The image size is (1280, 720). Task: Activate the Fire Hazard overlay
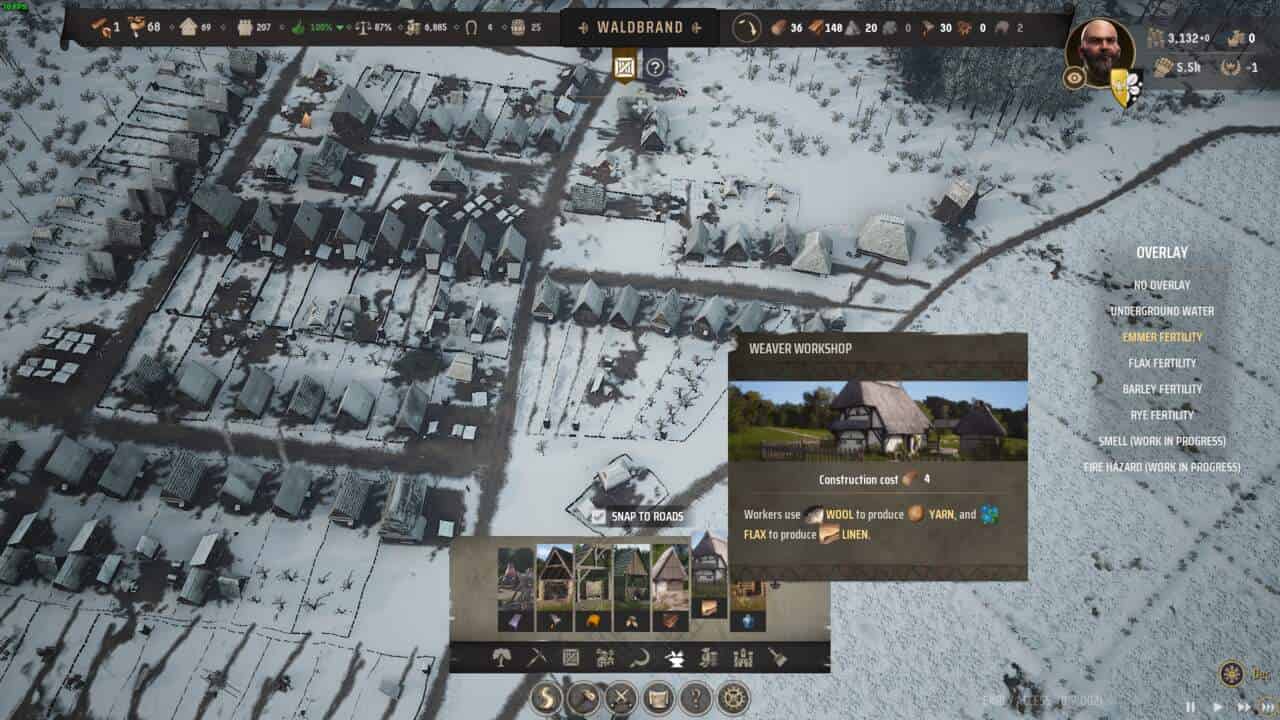point(1161,467)
